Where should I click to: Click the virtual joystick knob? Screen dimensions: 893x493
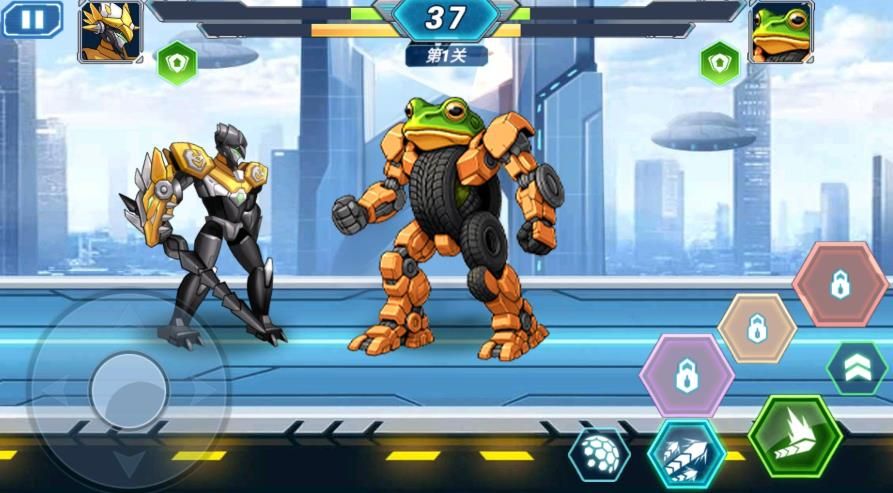[128, 390]
